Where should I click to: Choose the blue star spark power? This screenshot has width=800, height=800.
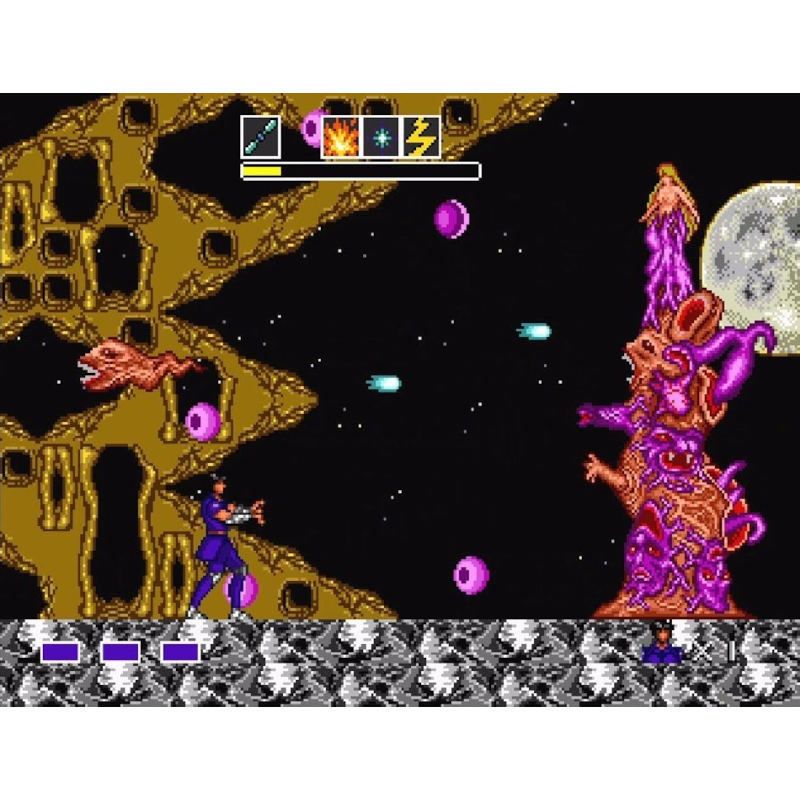[381, 137]
